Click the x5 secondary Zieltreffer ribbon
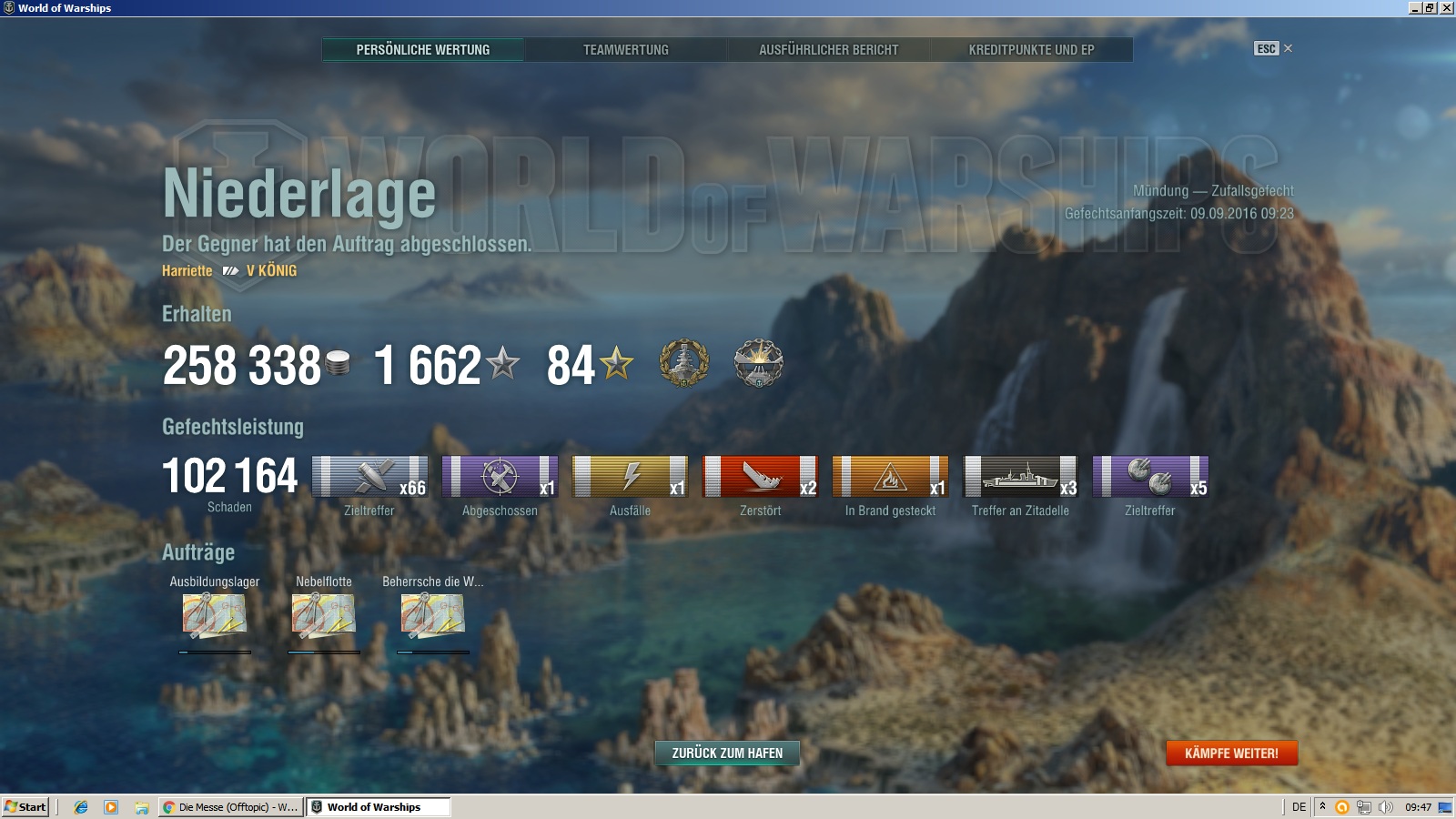Viewport: 1456px width, 819px height. pos(1150,476)
